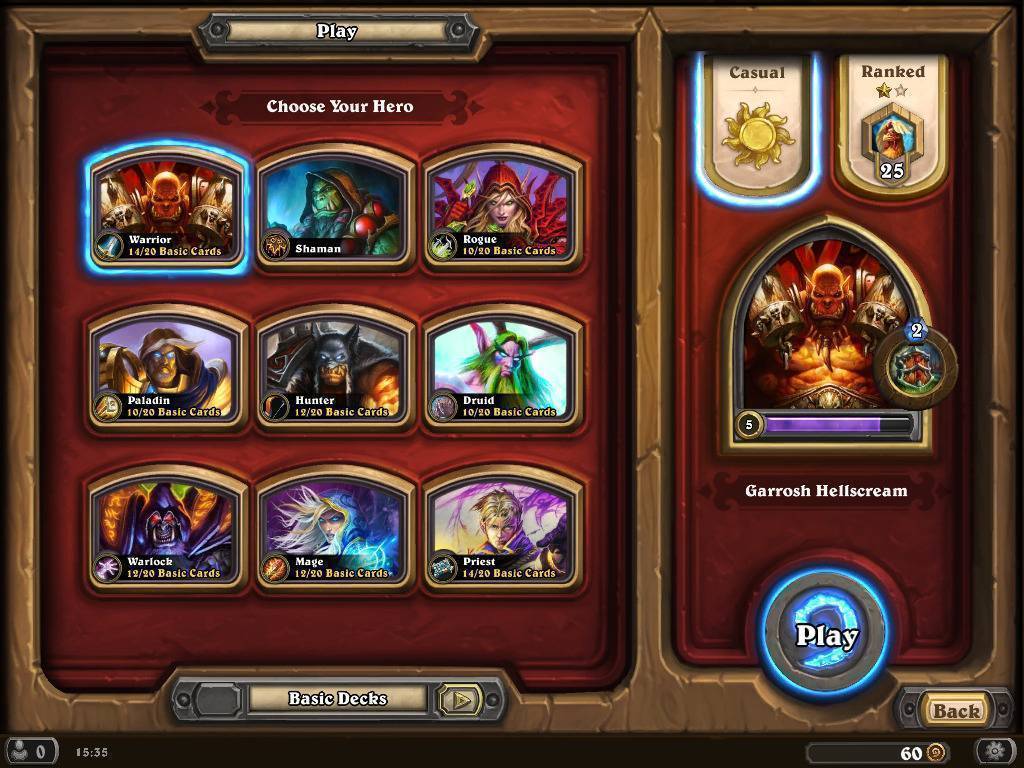Select the Warrior hero deck
Viewport: 1024px width, 768px height.
167,208
